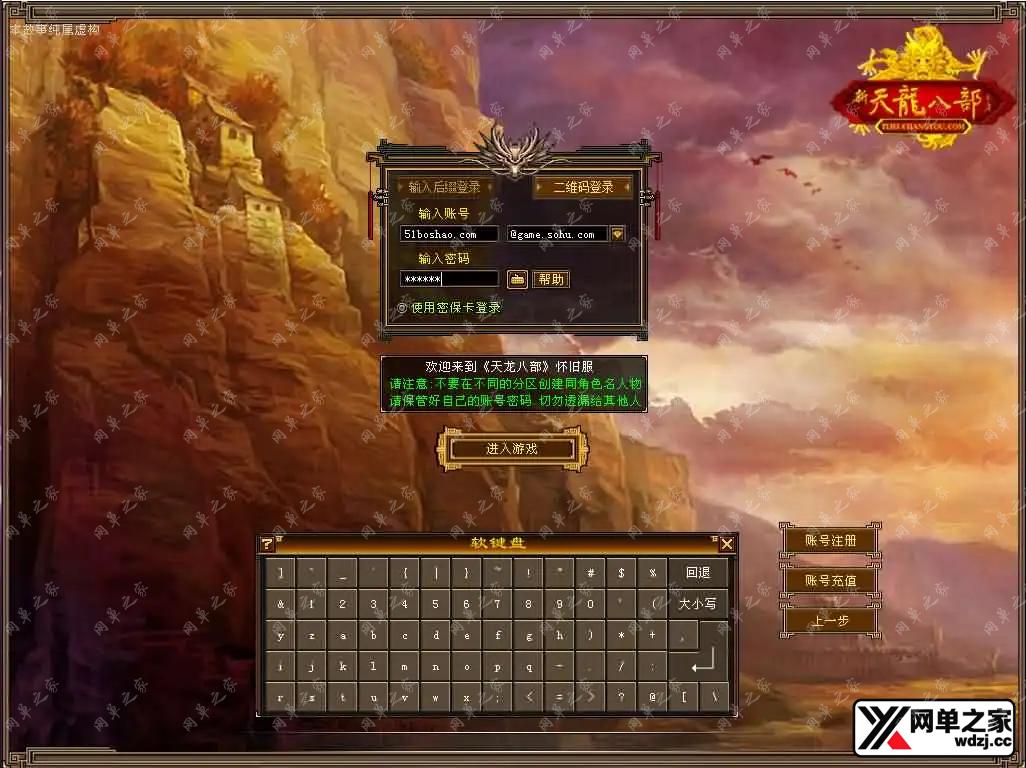The image size is (1026, 768).
Task: Type the digit 5 key on the soft keyboard
Action: [435, 604]
